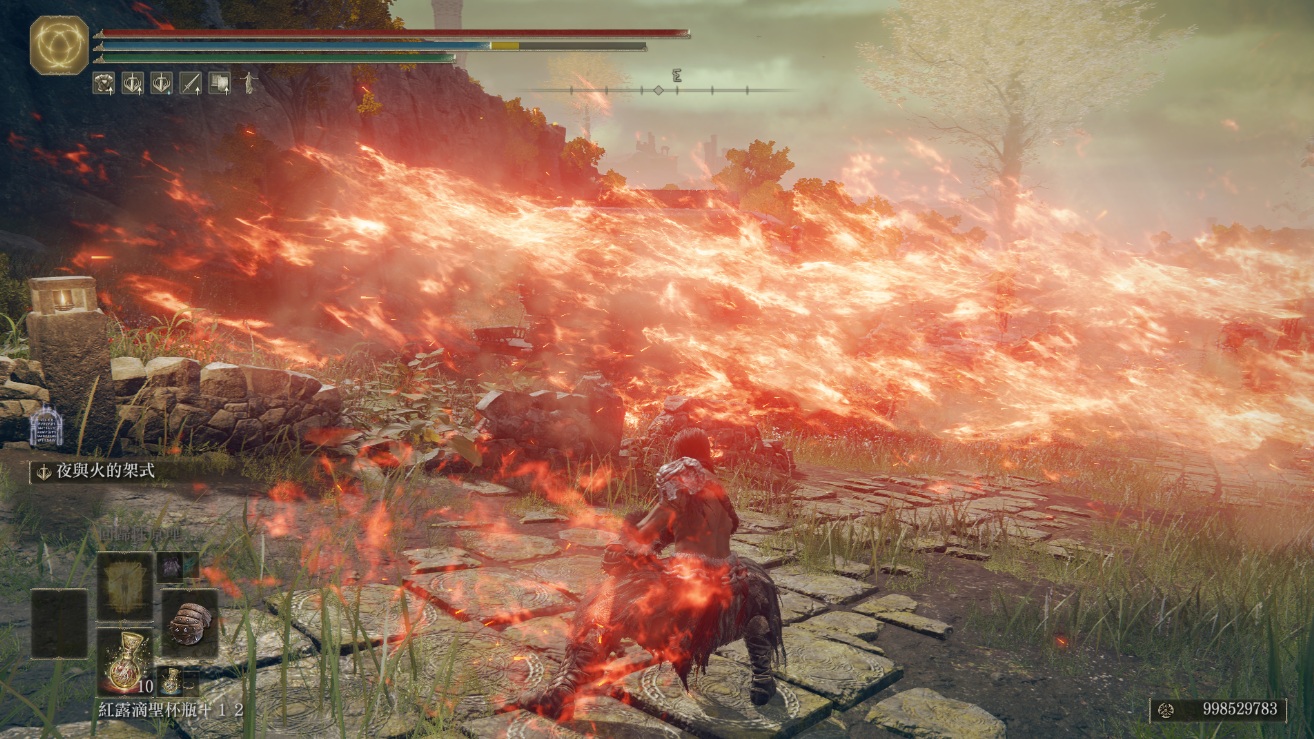Select the Flask of Crimson Tears slot

[125, 662]
